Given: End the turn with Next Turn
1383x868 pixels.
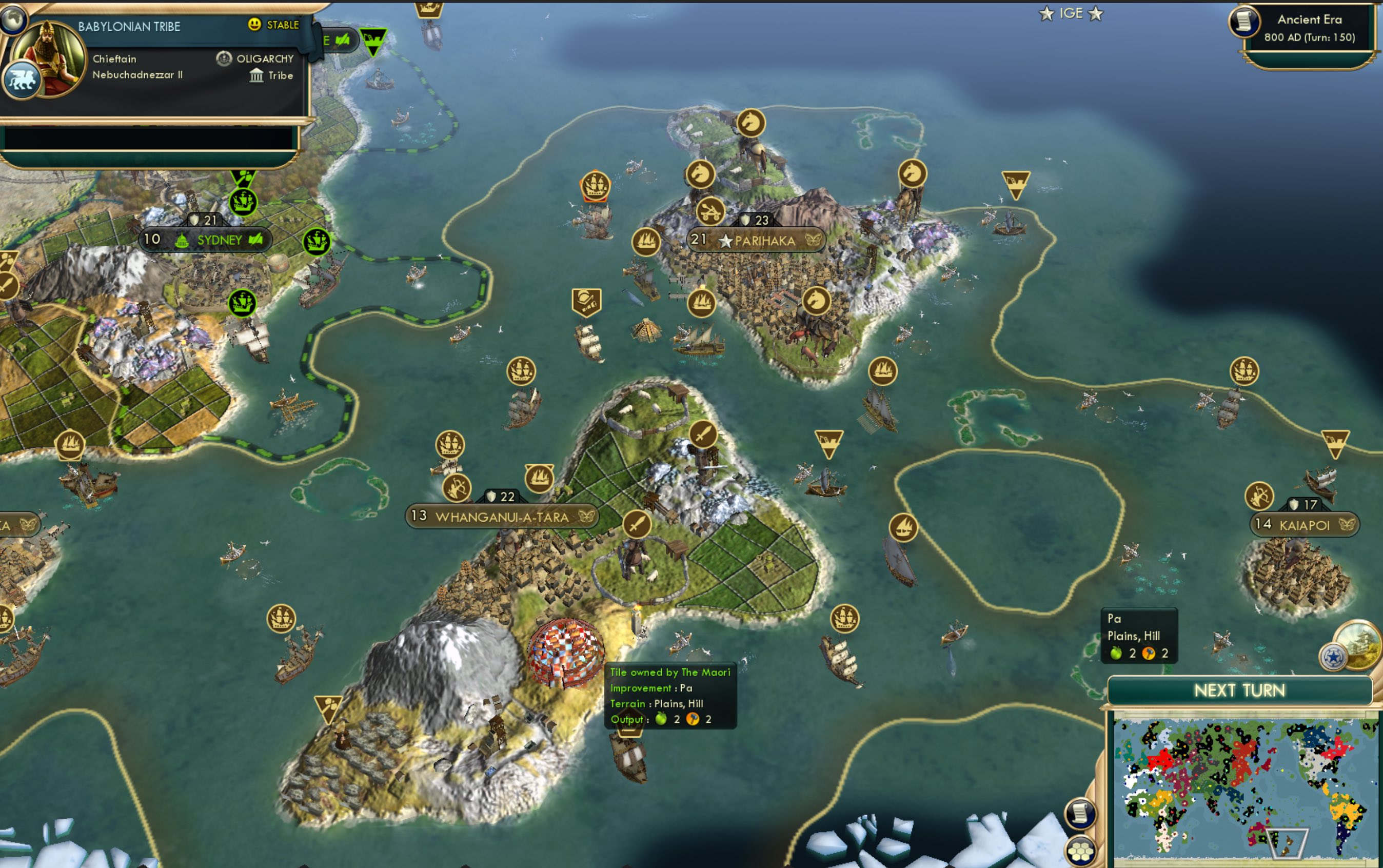Looking at the screenshot, I should tap(1239, 690).
